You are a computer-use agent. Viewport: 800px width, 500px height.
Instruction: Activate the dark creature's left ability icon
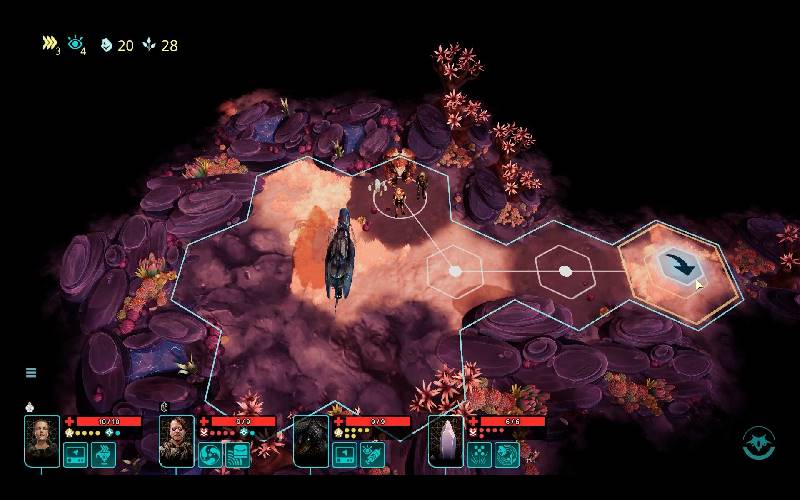(345, 455)
